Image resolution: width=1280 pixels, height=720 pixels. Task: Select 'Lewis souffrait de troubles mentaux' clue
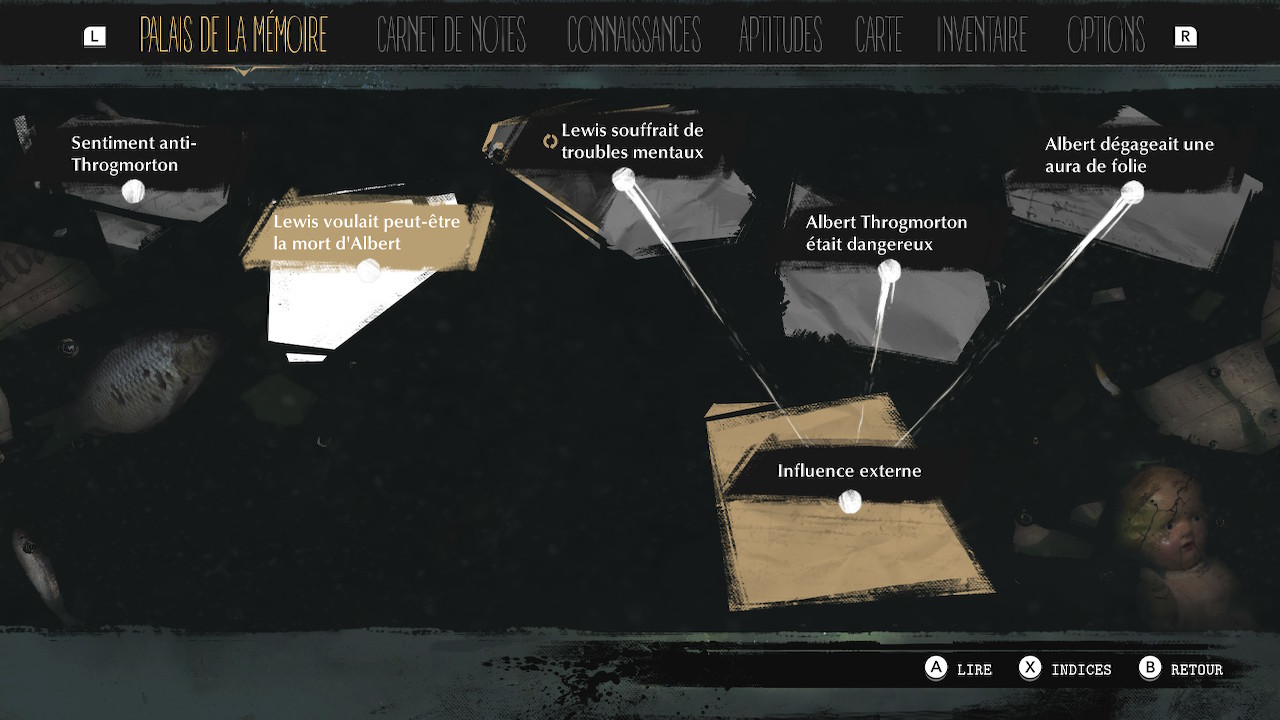coord(623,179)
